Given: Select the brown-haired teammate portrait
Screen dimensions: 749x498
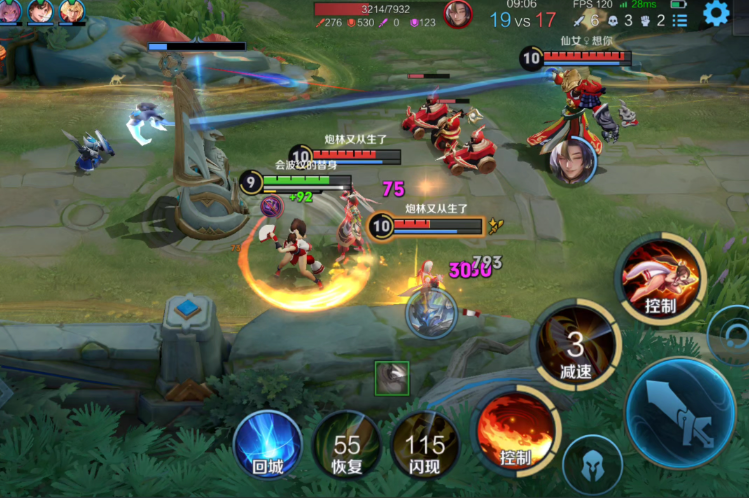Looking at the screenshot, I should click(x=42, y=11).
